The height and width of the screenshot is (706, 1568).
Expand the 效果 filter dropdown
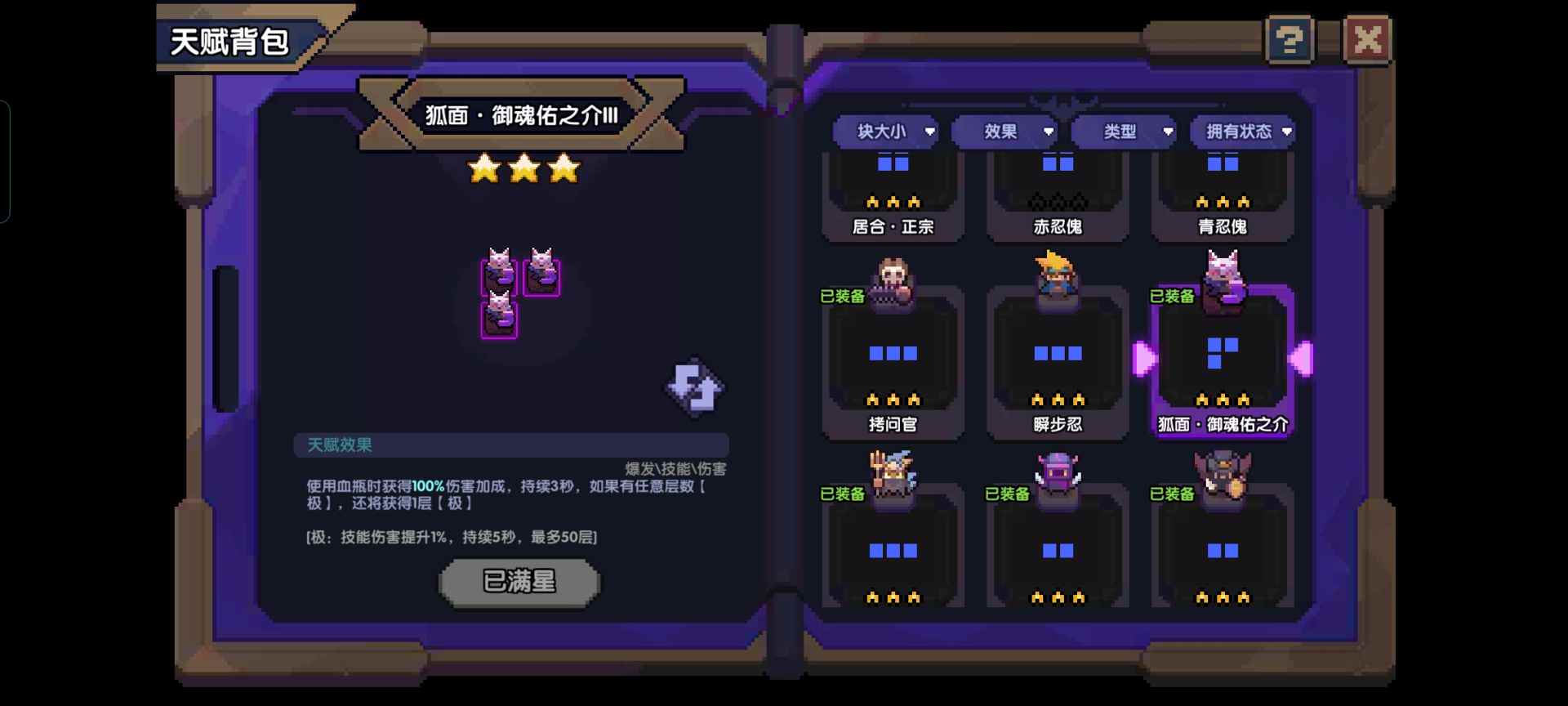click(x=1004, y=132)
